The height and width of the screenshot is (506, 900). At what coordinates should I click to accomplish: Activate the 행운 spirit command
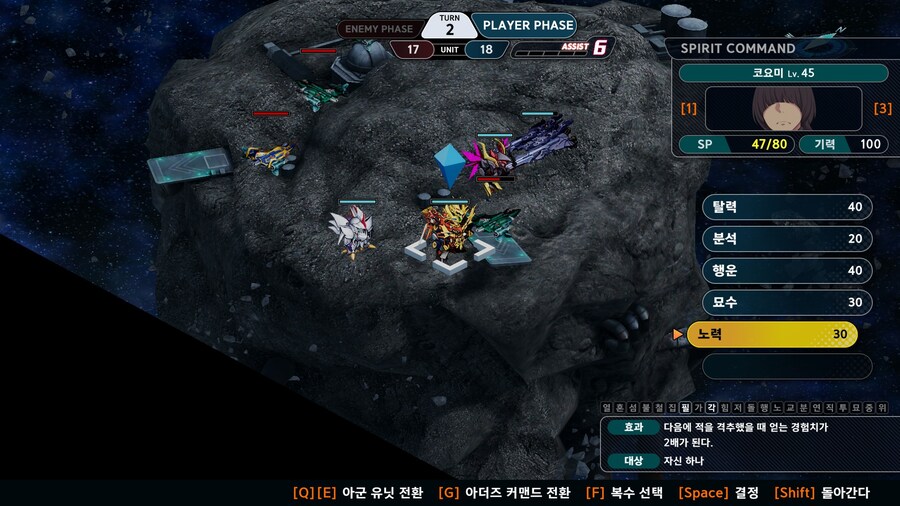pyautogui.click(x=787, y=271)
